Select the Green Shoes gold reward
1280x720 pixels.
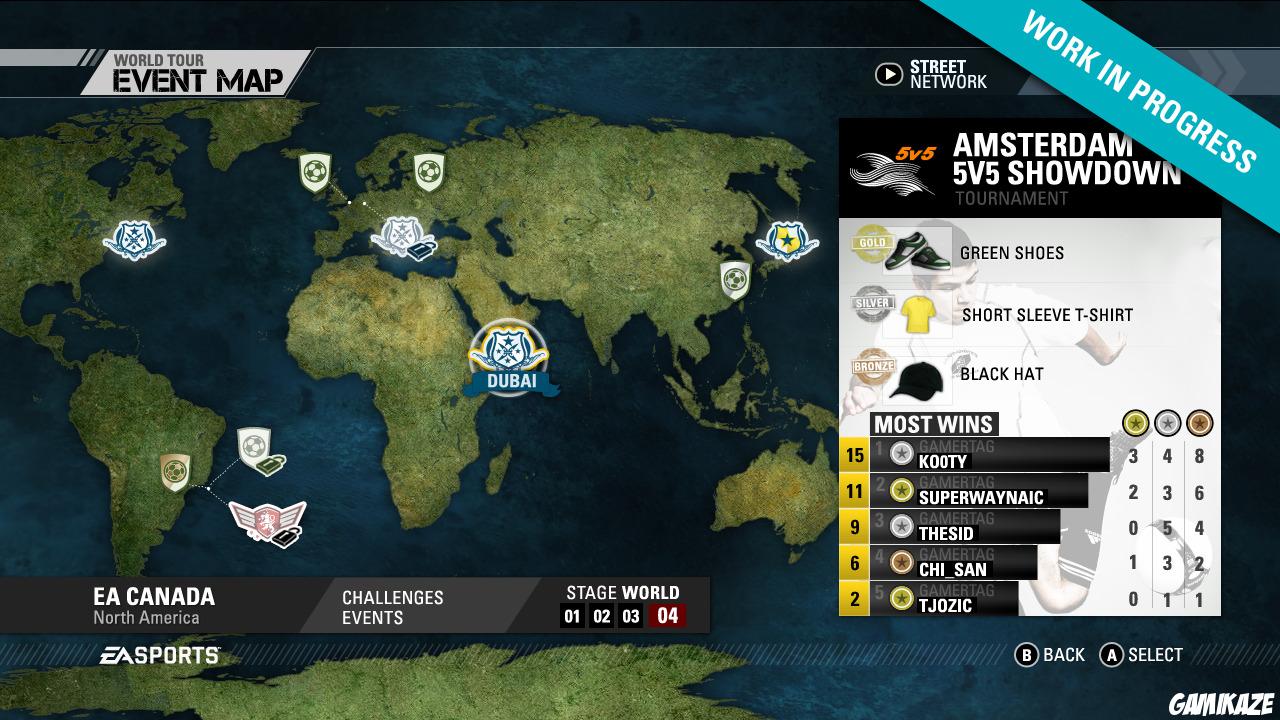click(1010, 253)
